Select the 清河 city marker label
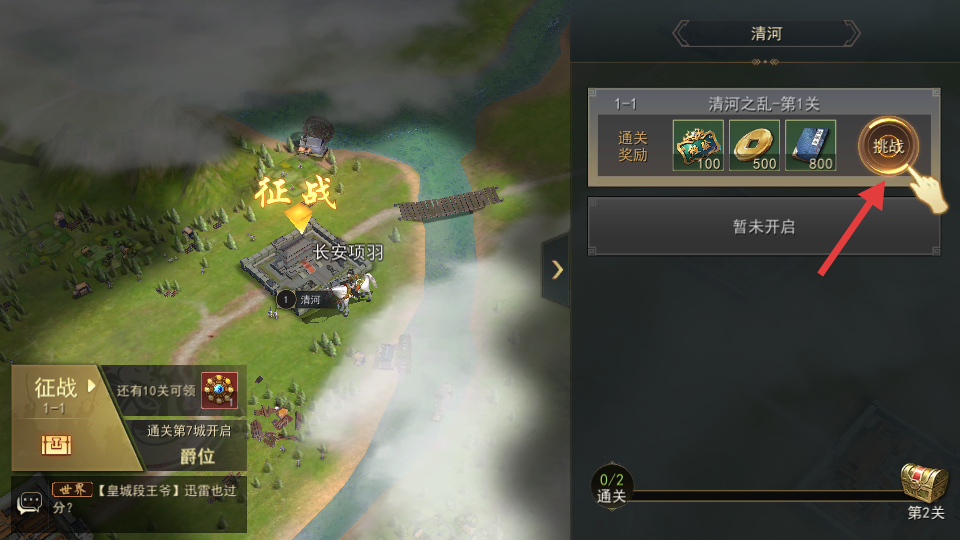The width and height of the screenshot is (960, 540). pos(309,299)
